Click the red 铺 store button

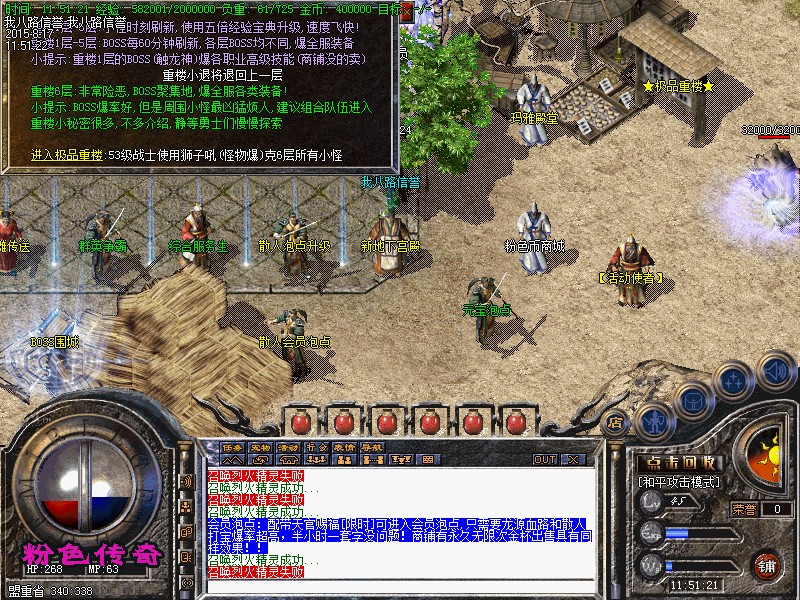point(767,565)
